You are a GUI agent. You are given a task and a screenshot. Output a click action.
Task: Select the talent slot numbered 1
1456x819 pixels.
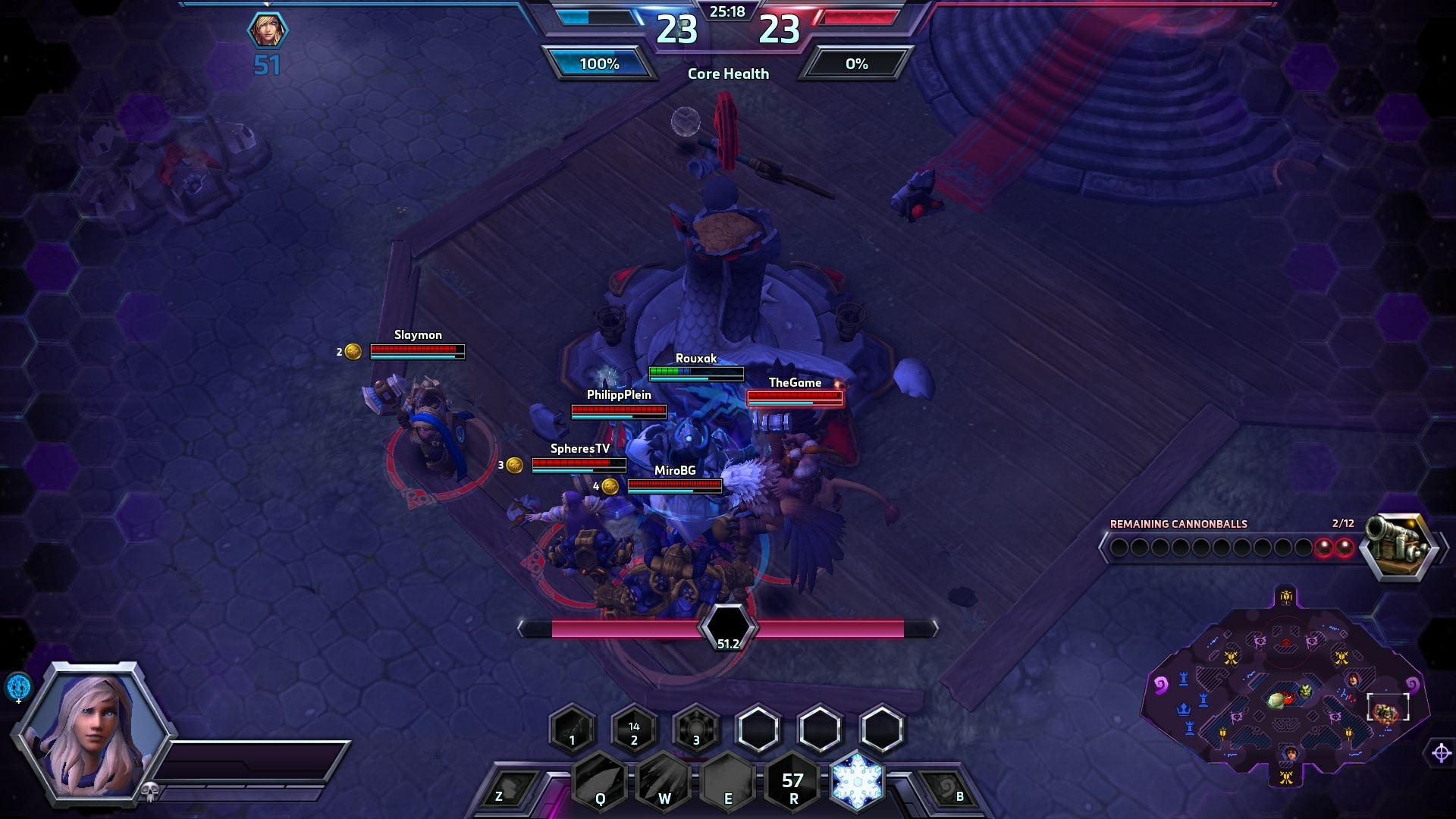(x=573, y=730)
